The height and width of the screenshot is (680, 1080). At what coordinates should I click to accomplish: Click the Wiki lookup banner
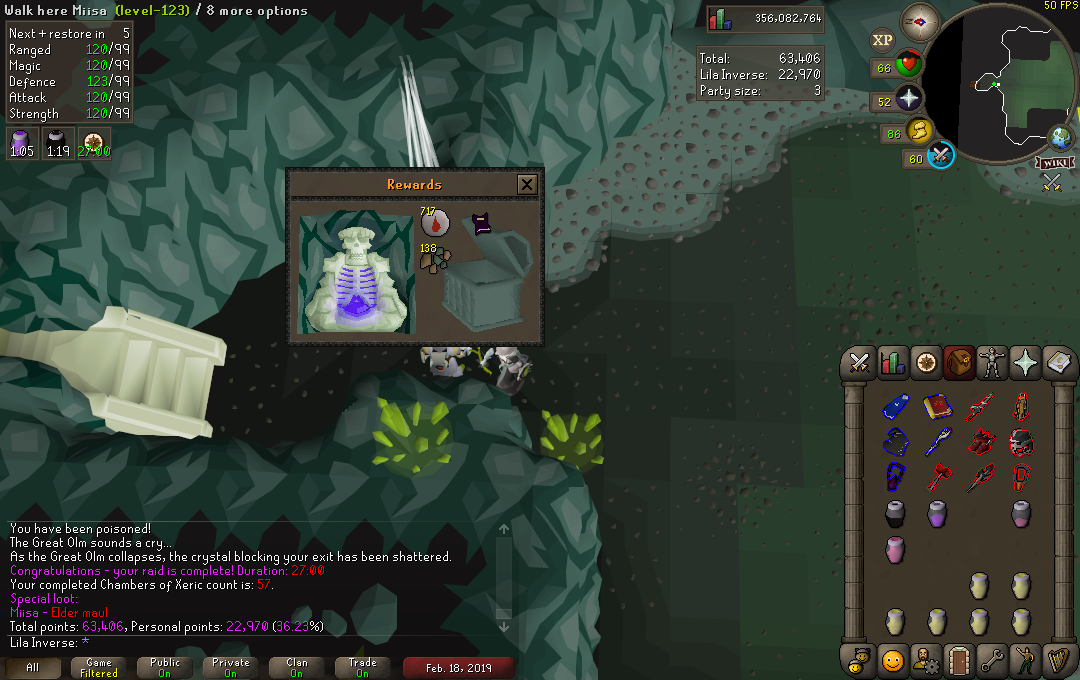tap(1056, 162)
